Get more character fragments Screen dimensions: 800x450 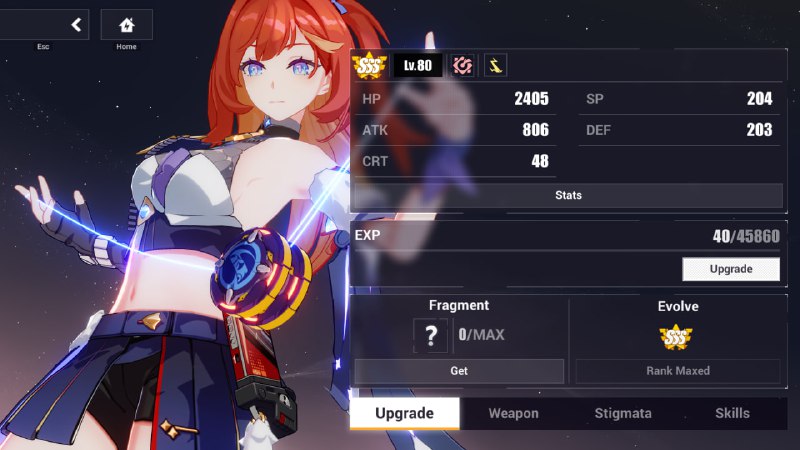459,371
